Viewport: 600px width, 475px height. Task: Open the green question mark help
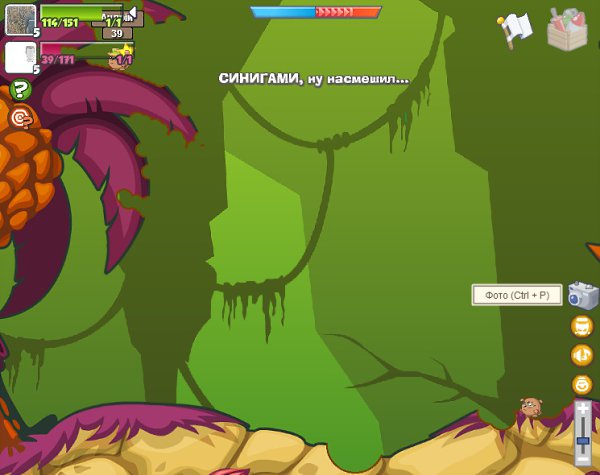[20, 90]
